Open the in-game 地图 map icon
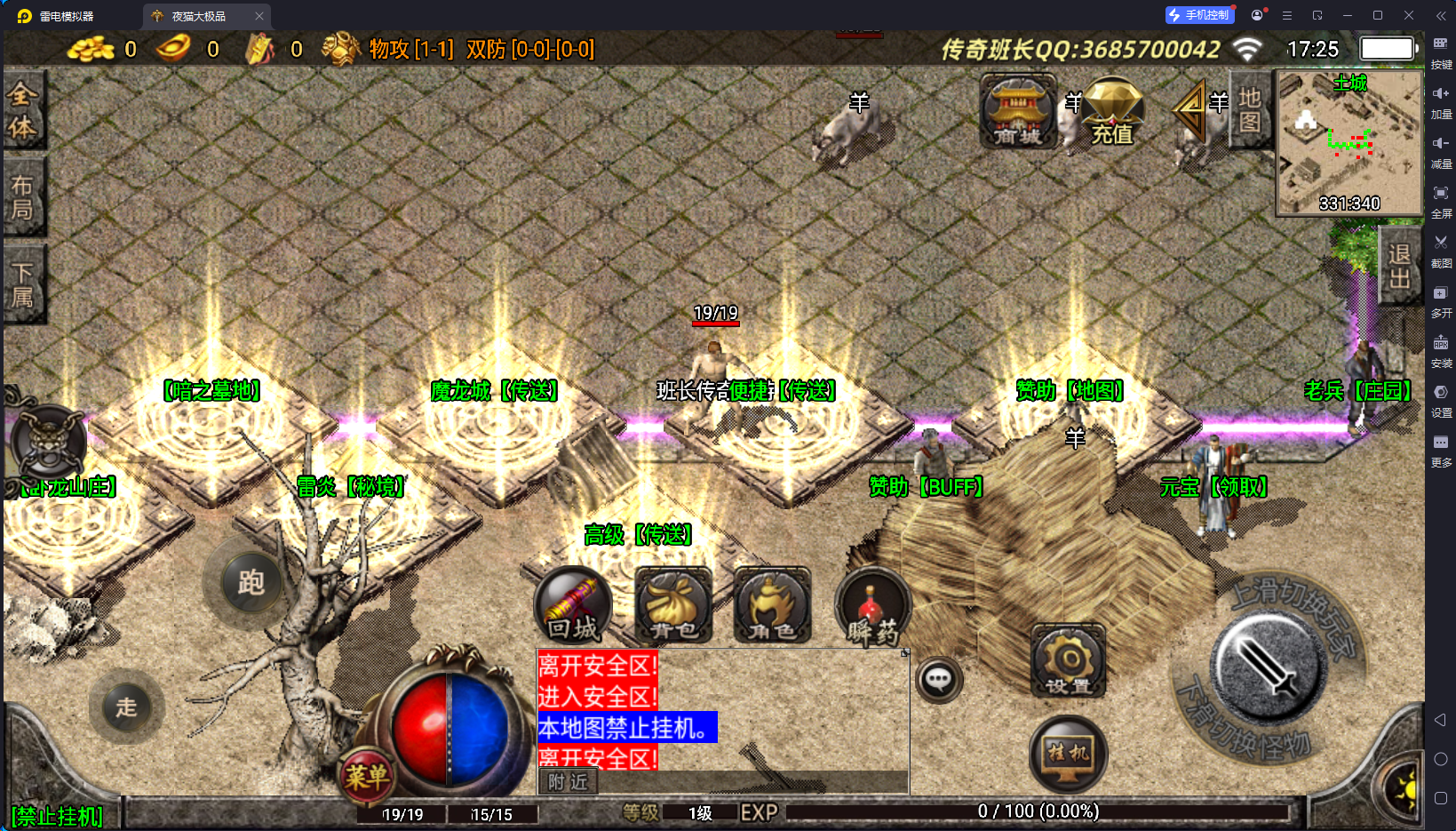This screenshot has height=831, width=1456. 1249,111
